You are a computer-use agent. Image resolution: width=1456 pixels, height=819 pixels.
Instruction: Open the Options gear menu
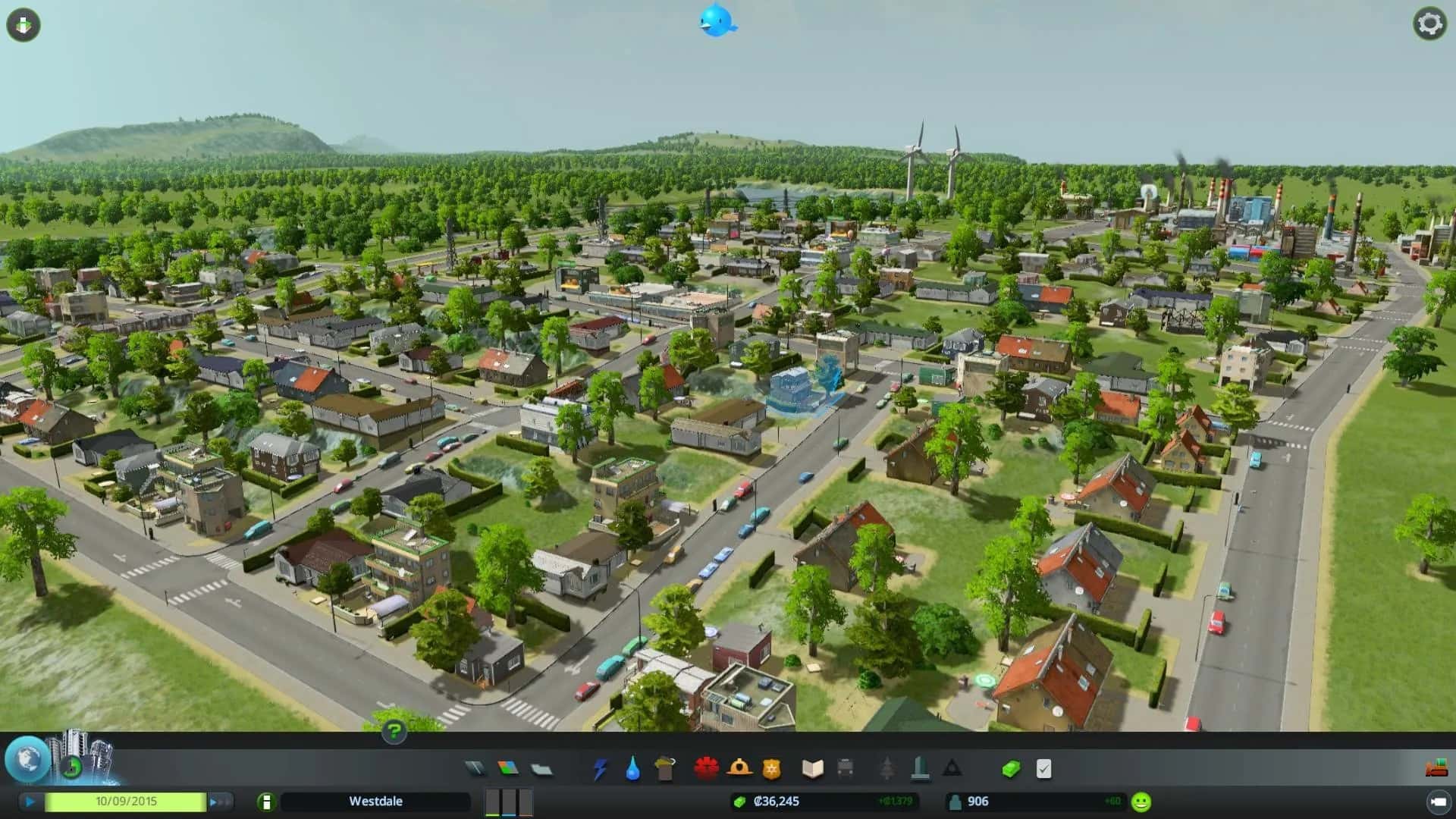[x=1429, y=25]
